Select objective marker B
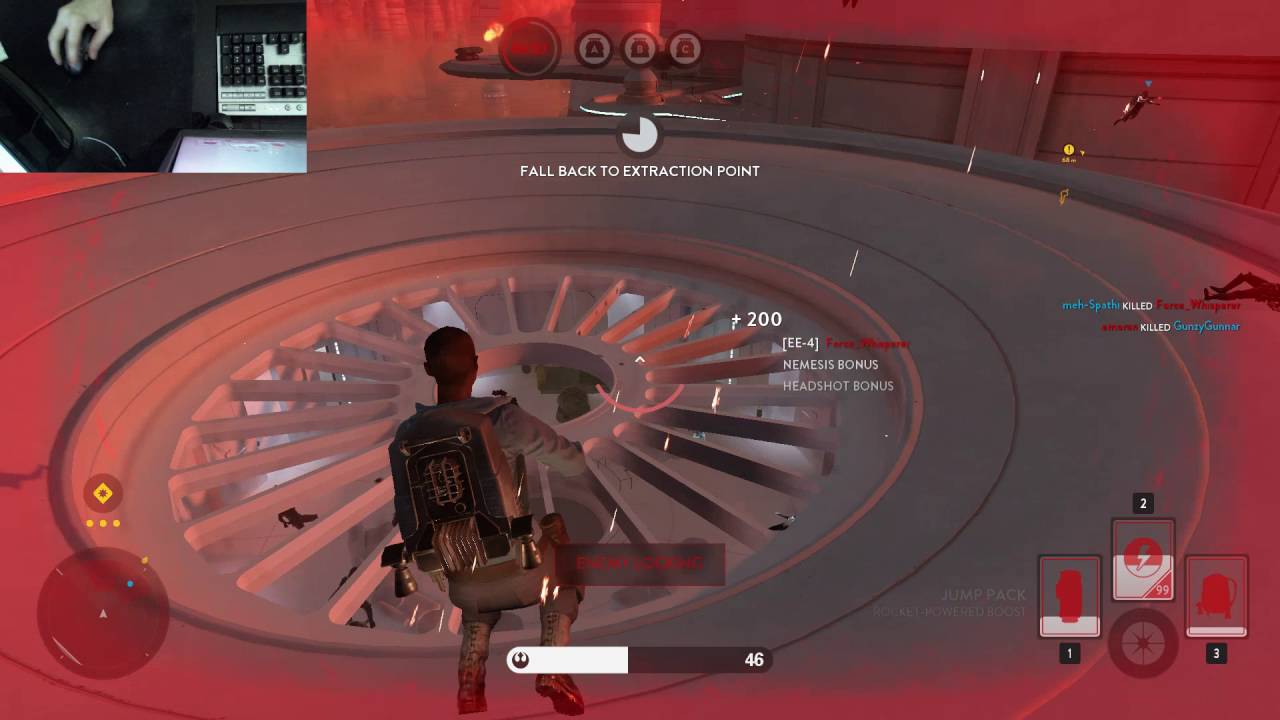 (640, 49)
